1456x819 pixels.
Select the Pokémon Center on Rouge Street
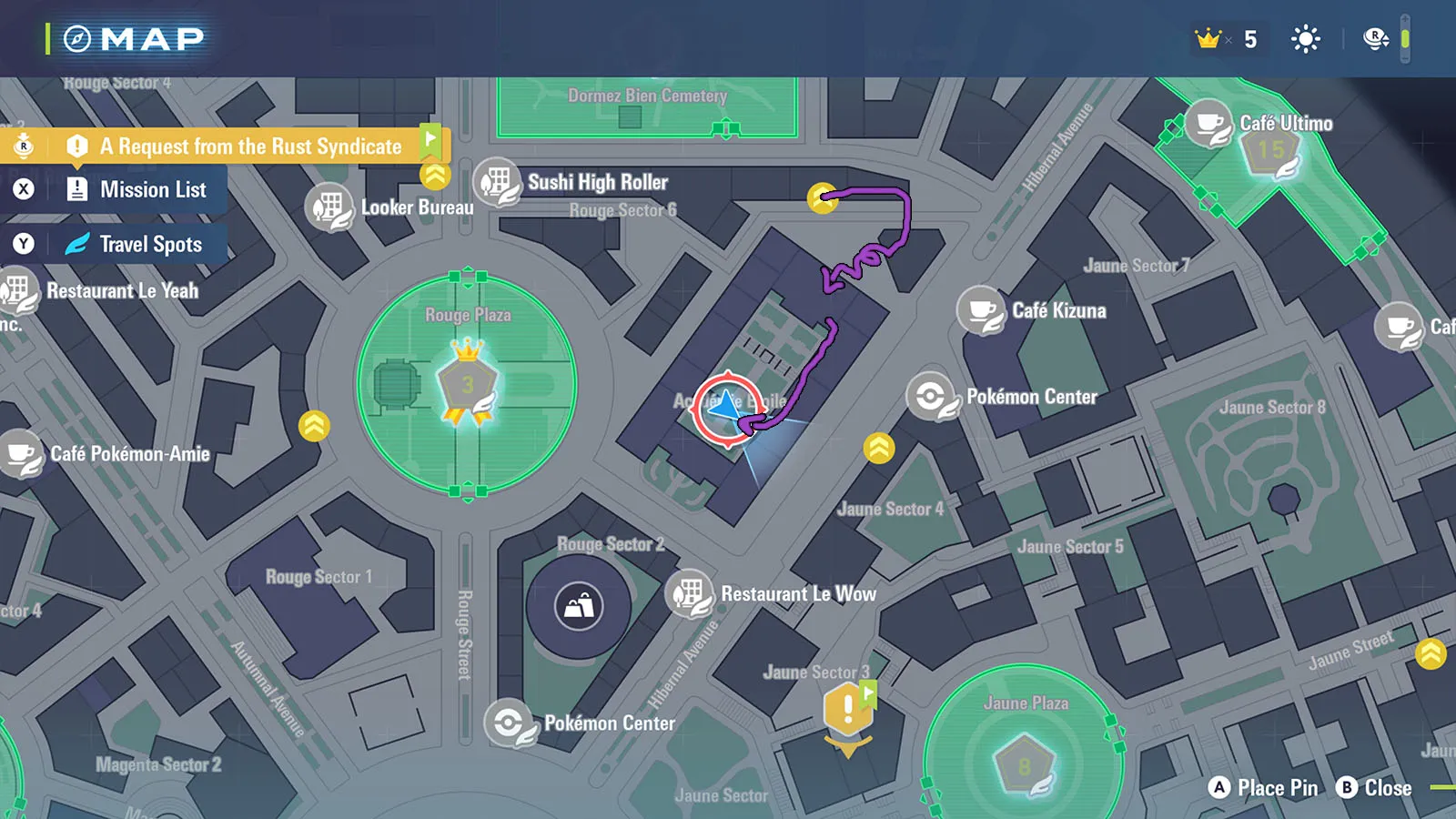509,723
